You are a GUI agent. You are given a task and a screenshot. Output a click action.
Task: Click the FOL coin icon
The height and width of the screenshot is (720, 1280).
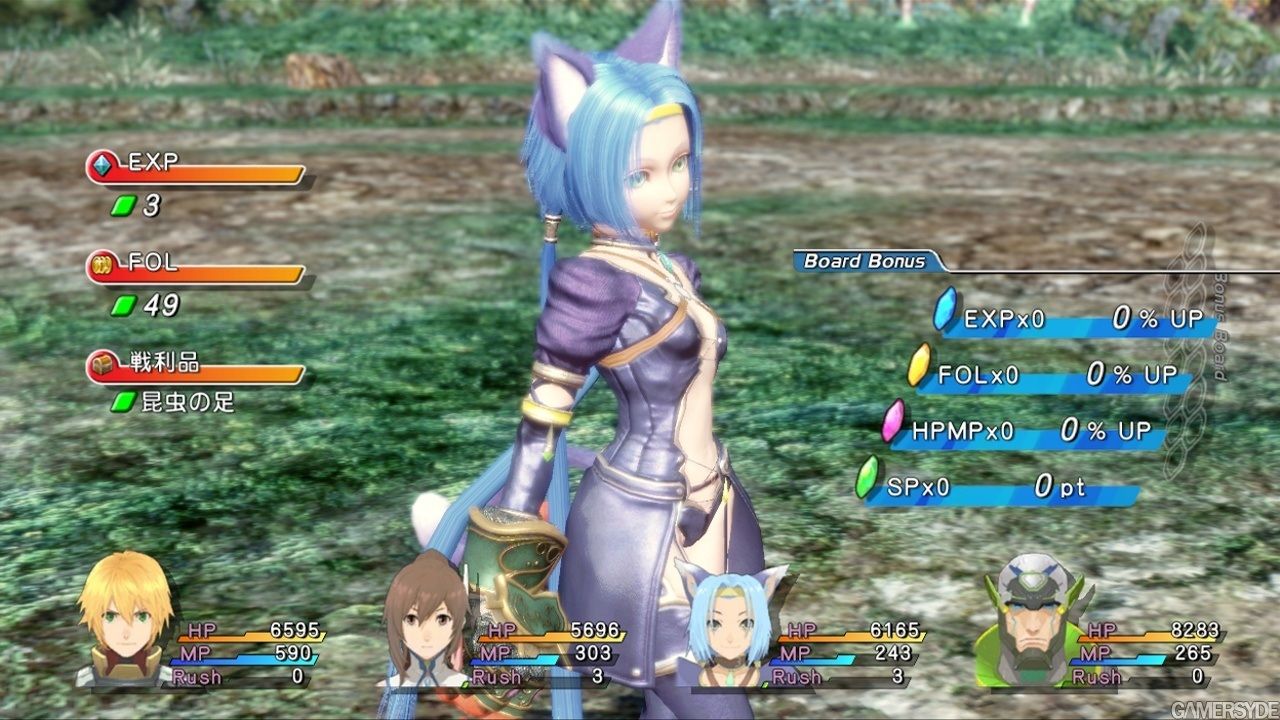tap(104, 265)
